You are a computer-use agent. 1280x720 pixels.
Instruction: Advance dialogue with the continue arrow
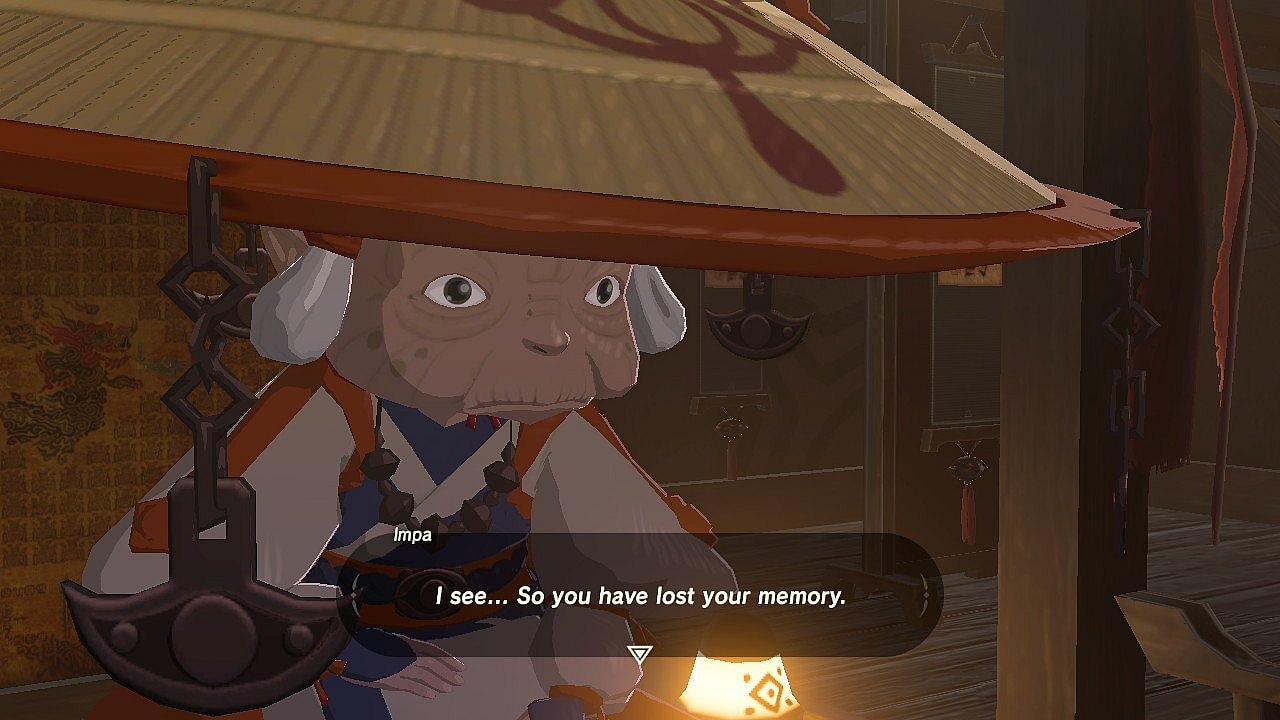(x=639, y=654)
